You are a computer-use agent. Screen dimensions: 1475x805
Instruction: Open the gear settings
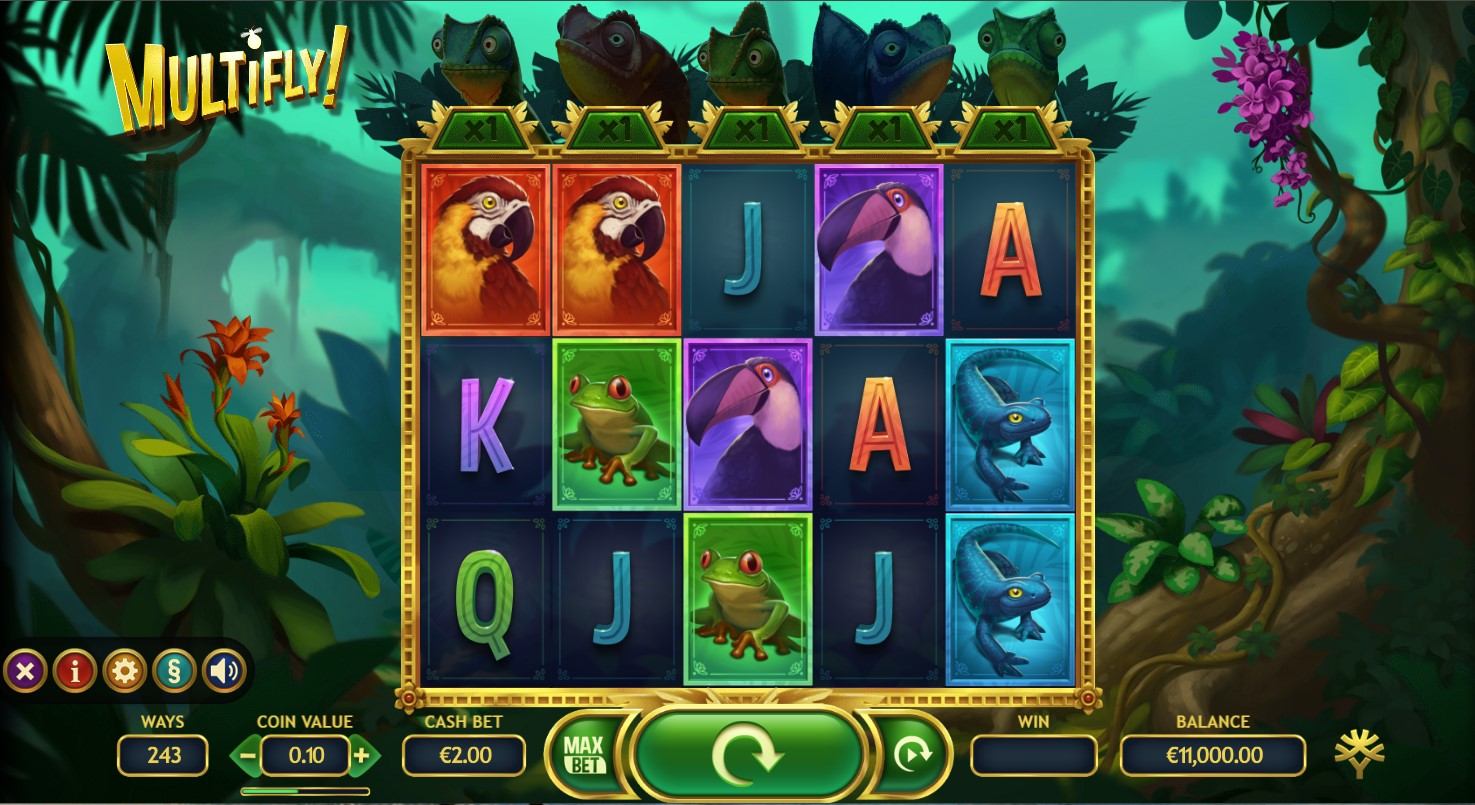pyautogui.click(x=124, y=671)
